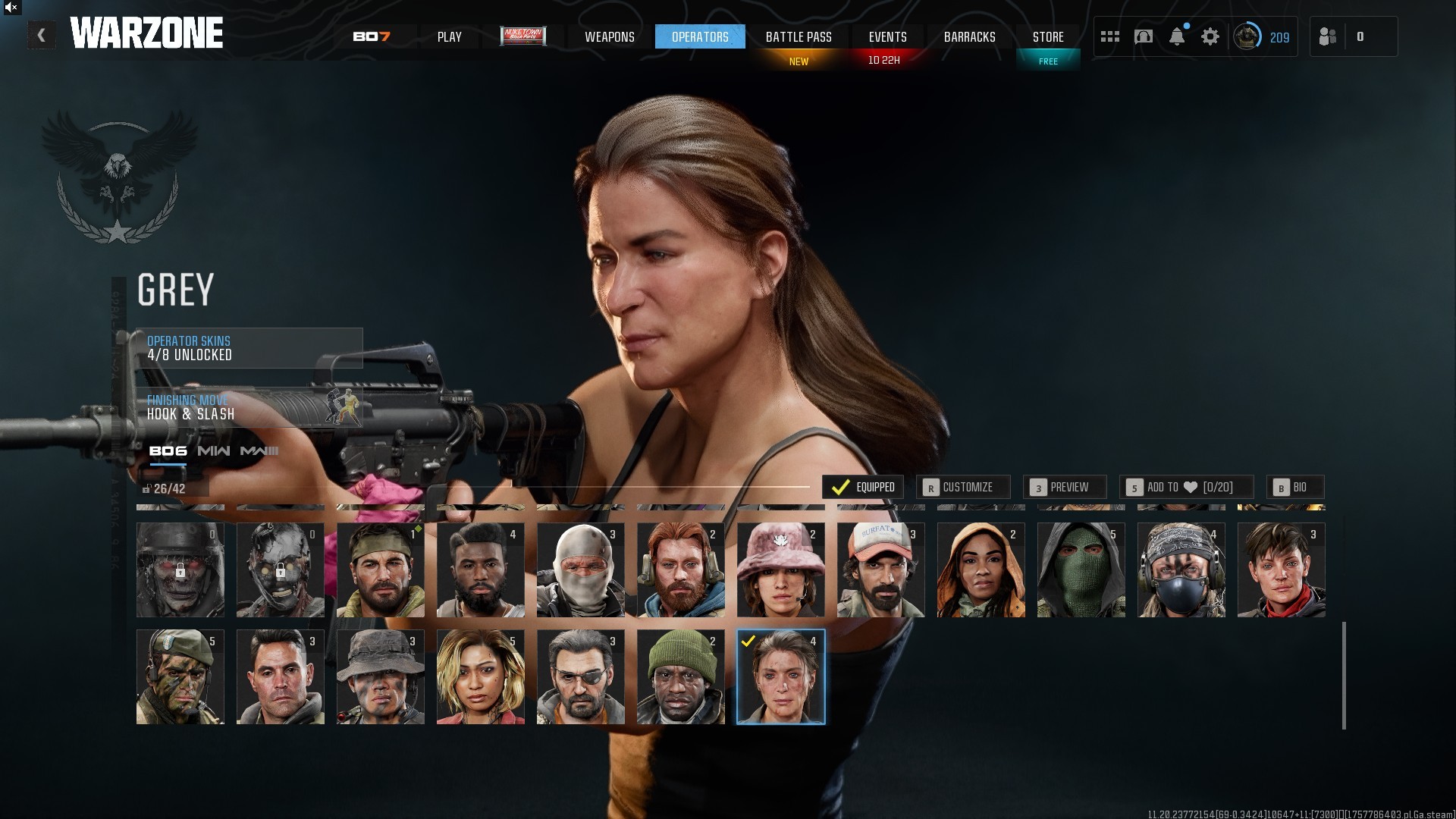
Task: Open the Barracks tab
Action: click(969, 36)
